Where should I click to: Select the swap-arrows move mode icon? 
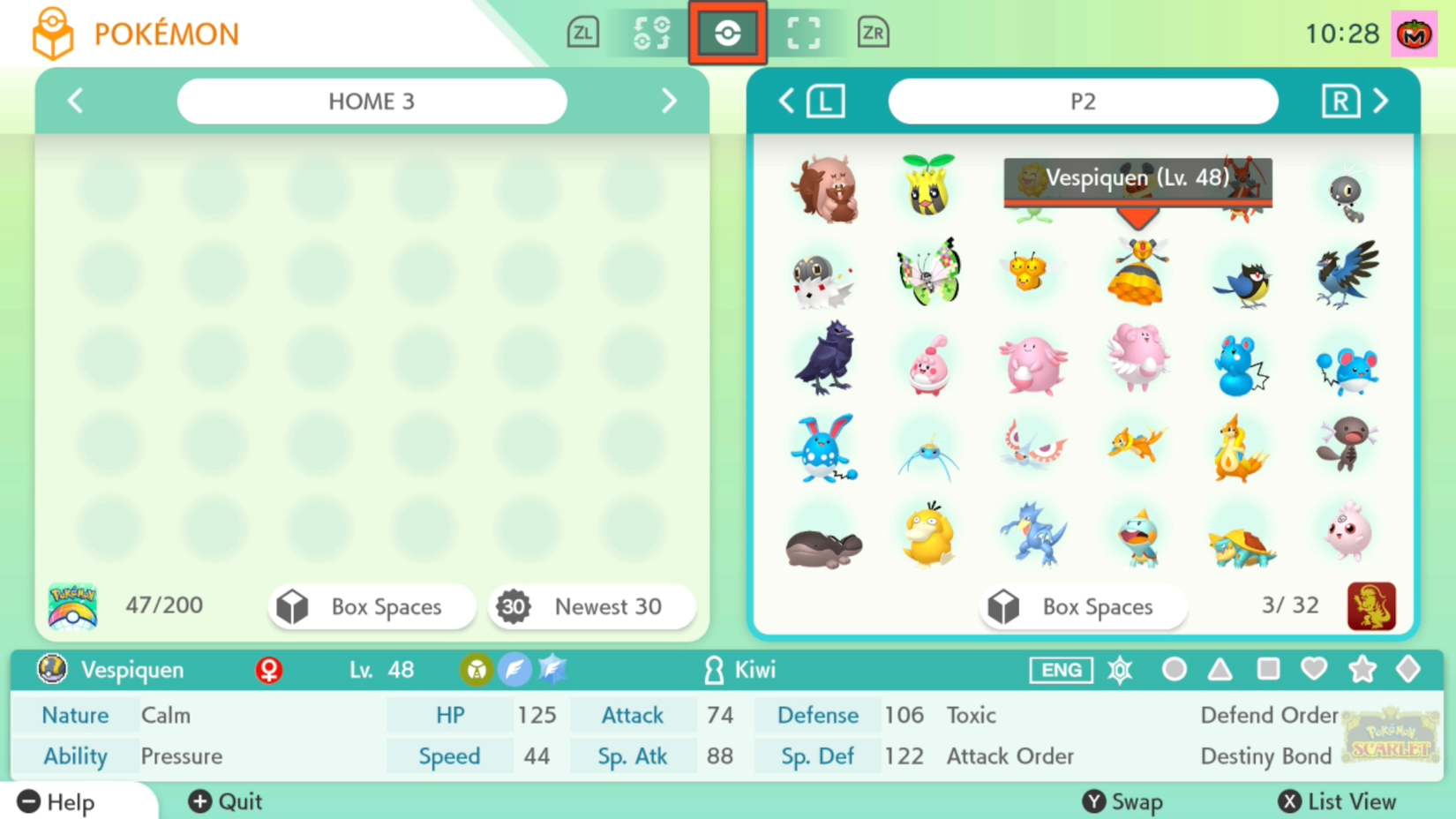653,34
